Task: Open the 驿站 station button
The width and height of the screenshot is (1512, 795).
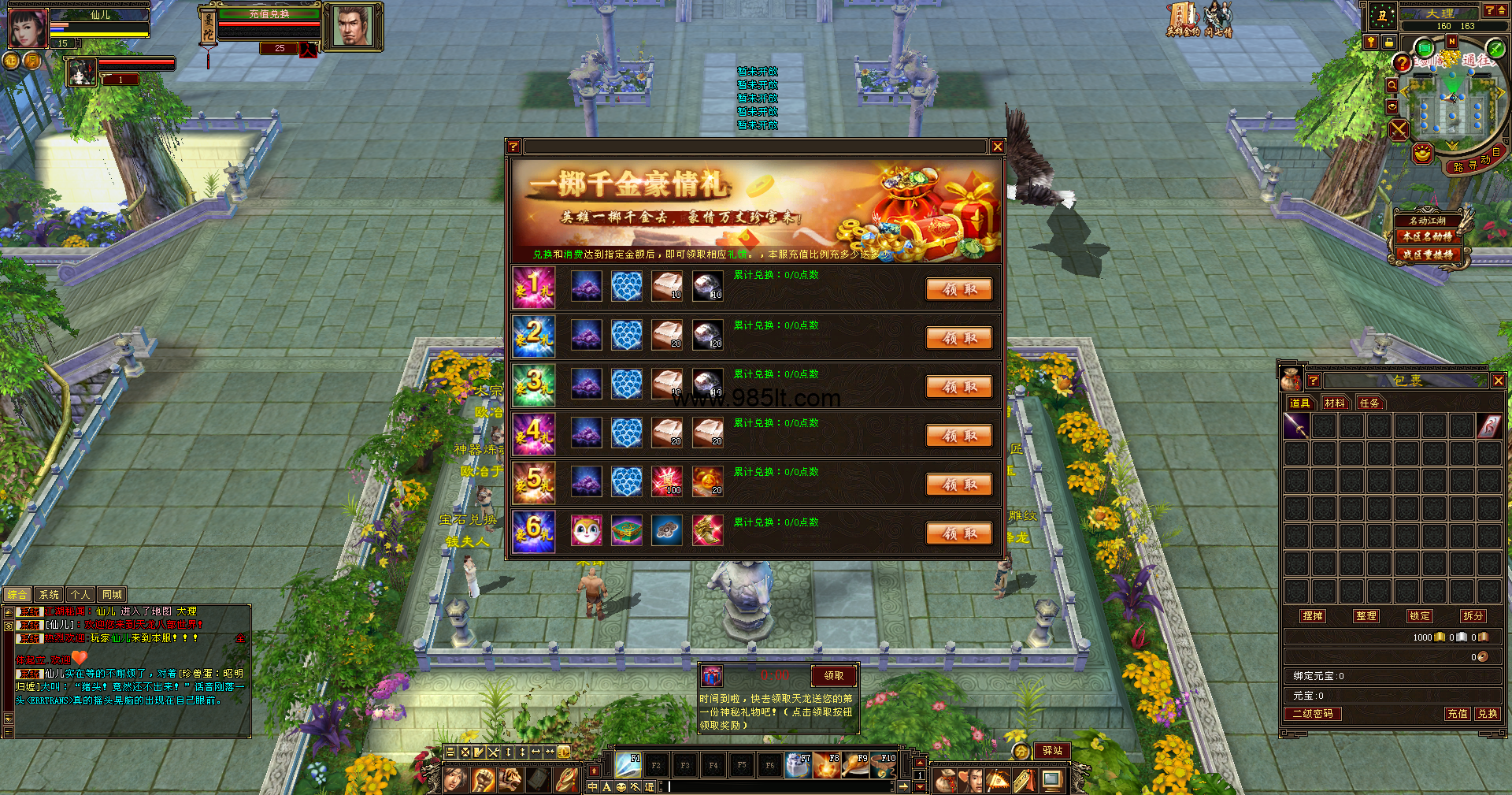Action: coord(1052,751)
